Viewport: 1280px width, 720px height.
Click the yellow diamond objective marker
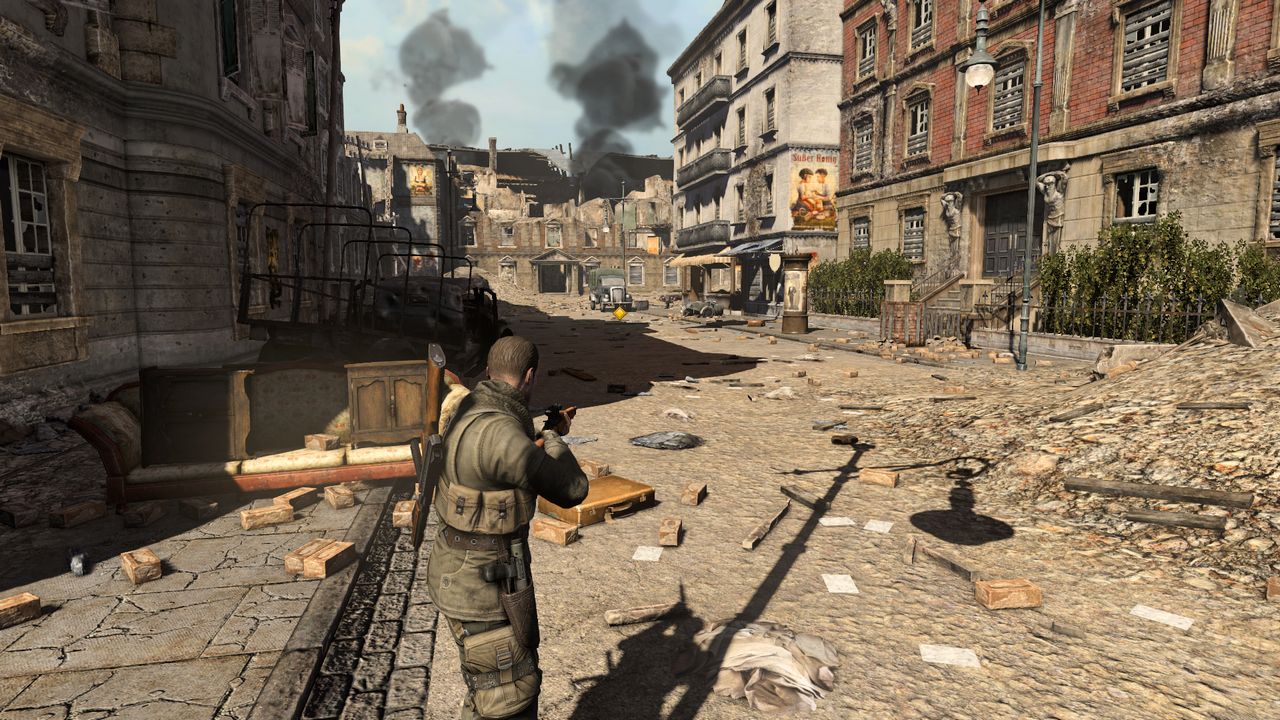[620, 313]
